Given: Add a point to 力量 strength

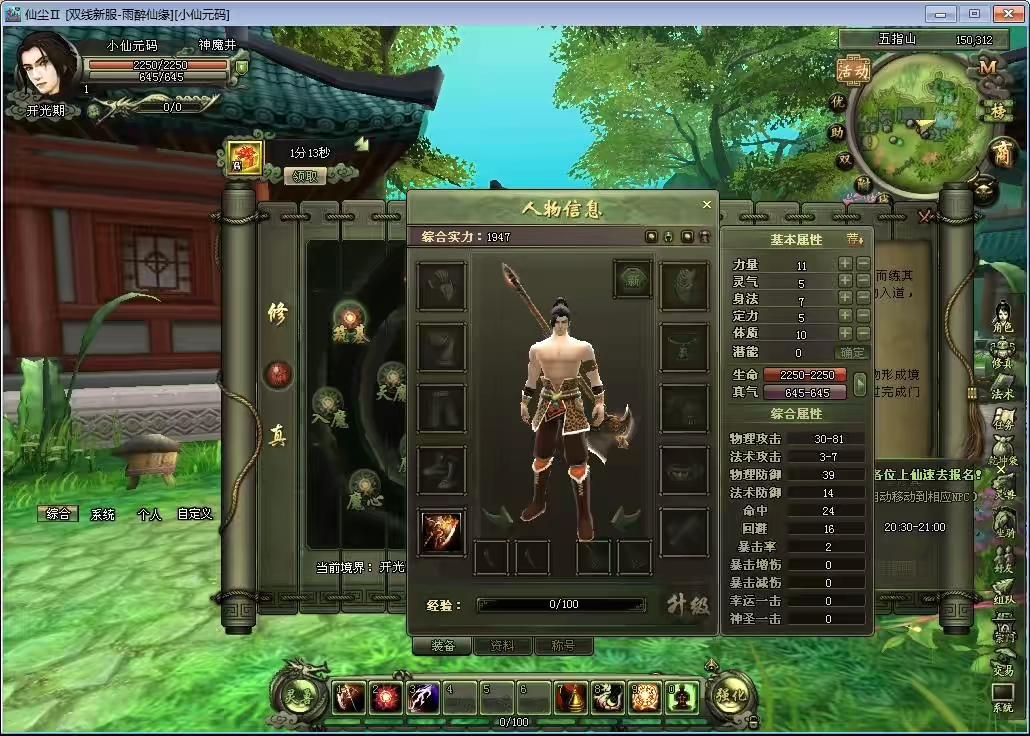Looking at the screenshot, I should tap(845, 265).
